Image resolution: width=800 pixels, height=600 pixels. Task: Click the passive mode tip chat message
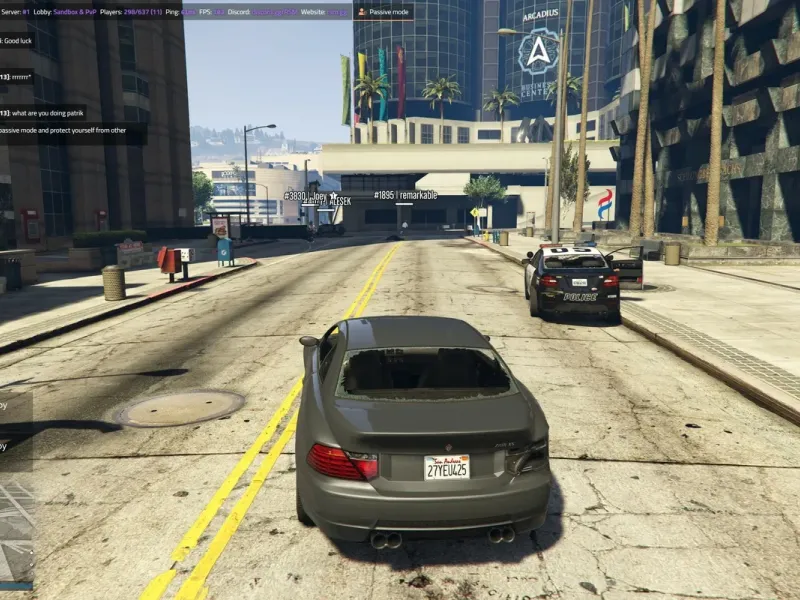pos(72,132)
